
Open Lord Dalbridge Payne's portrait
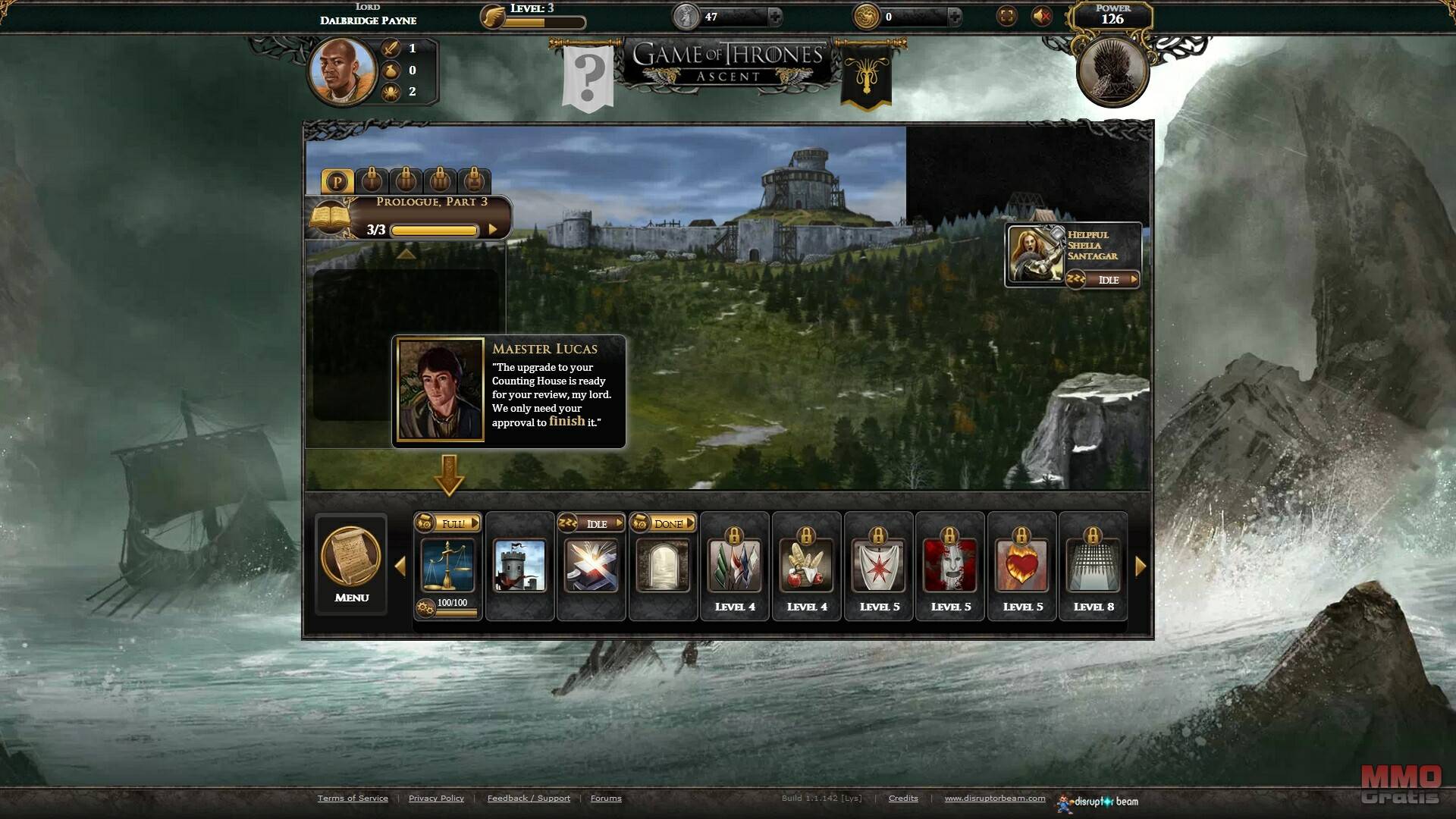point(342,71)
